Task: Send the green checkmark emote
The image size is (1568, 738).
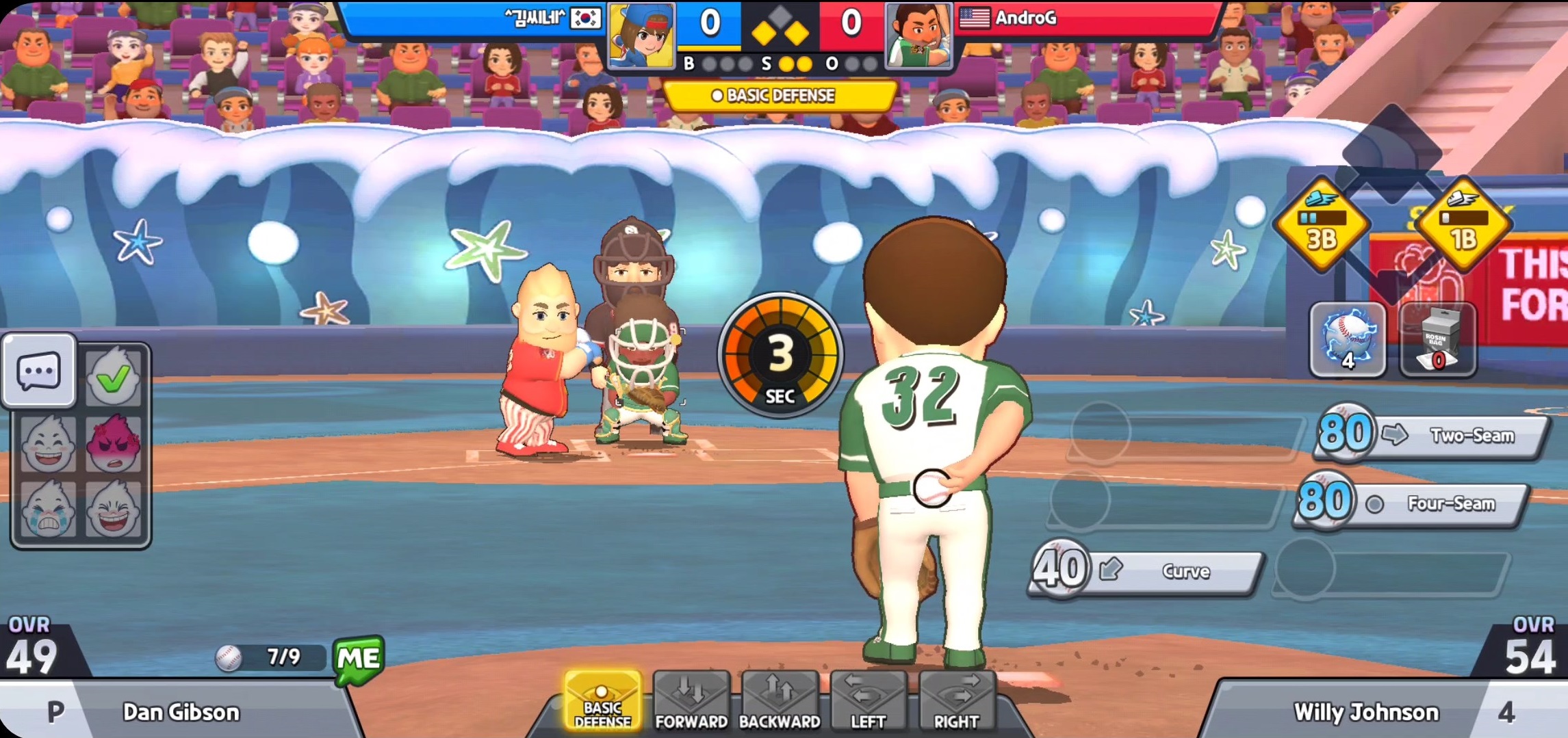Action: [x=114, y=377]
